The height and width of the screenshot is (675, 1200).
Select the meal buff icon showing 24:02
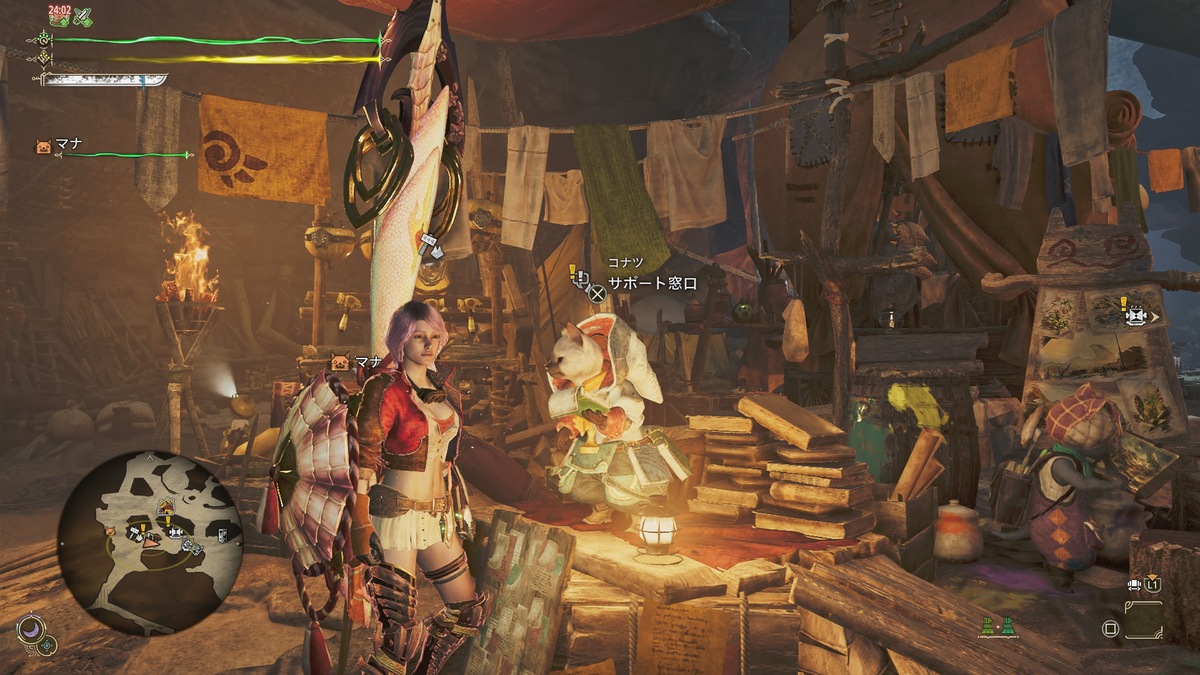(x=58, y=16)
